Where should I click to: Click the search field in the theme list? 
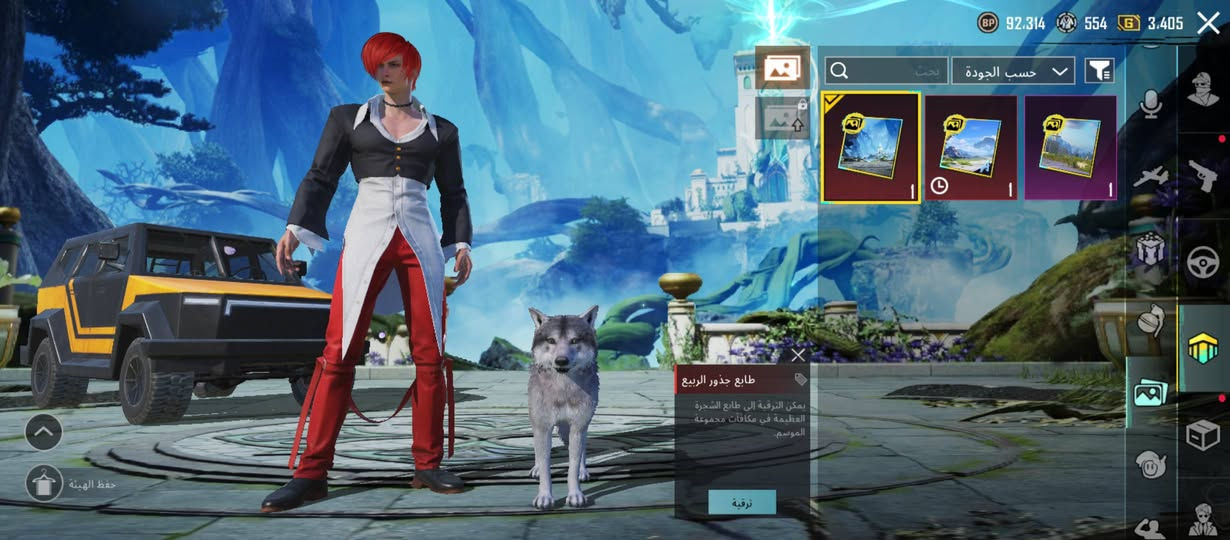click(x=885, y=70)
